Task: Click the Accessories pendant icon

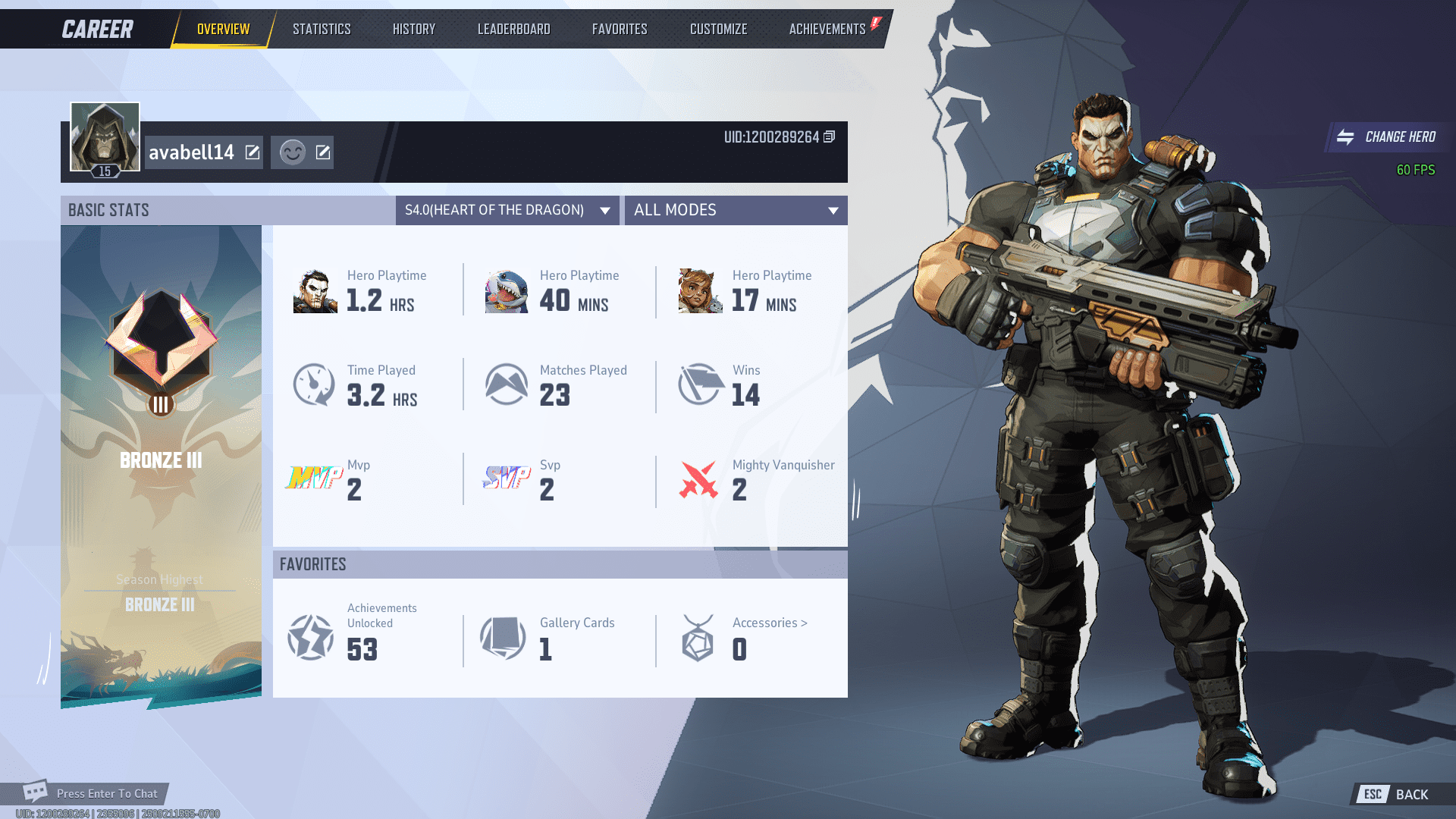Action: (698, 638)
